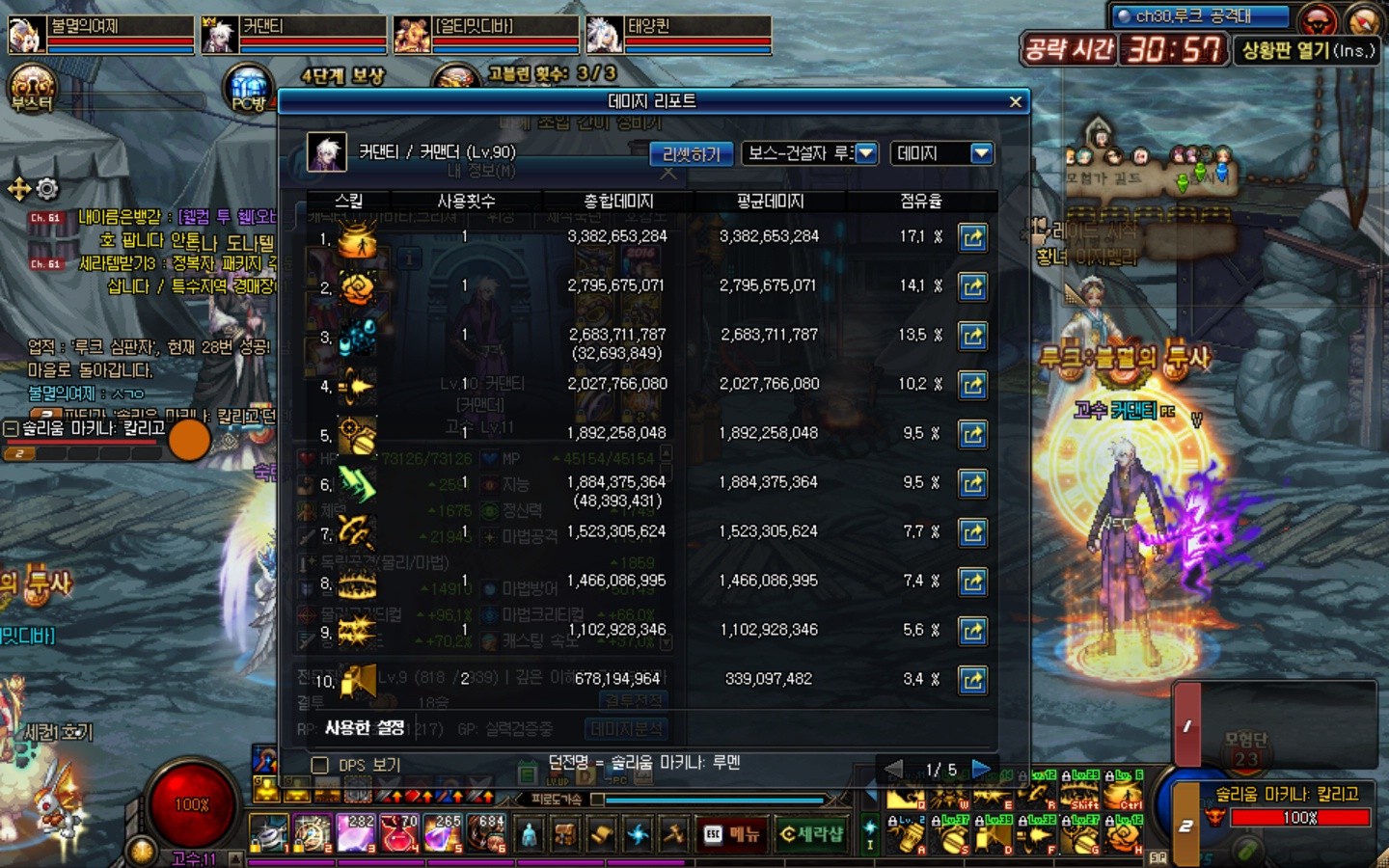Click the 부스터 booster icon

pos(32,89)
